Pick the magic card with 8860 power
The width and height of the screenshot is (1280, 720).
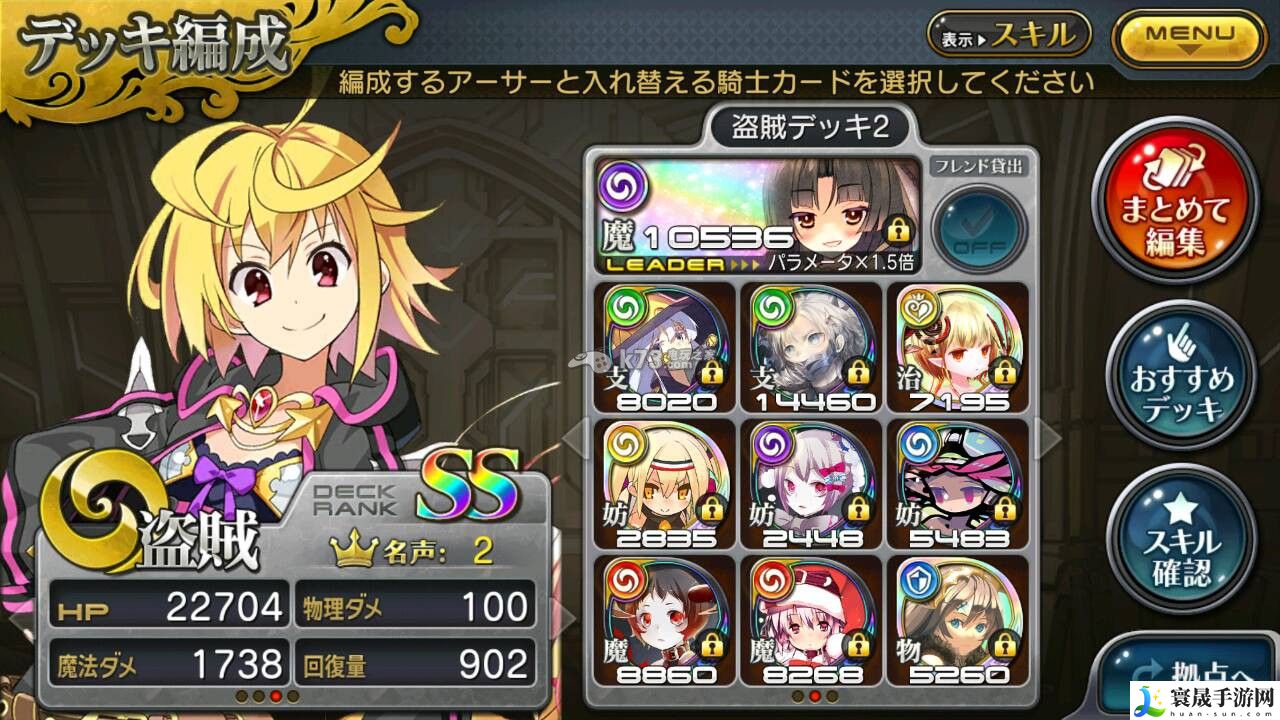(x=663, y=620)
